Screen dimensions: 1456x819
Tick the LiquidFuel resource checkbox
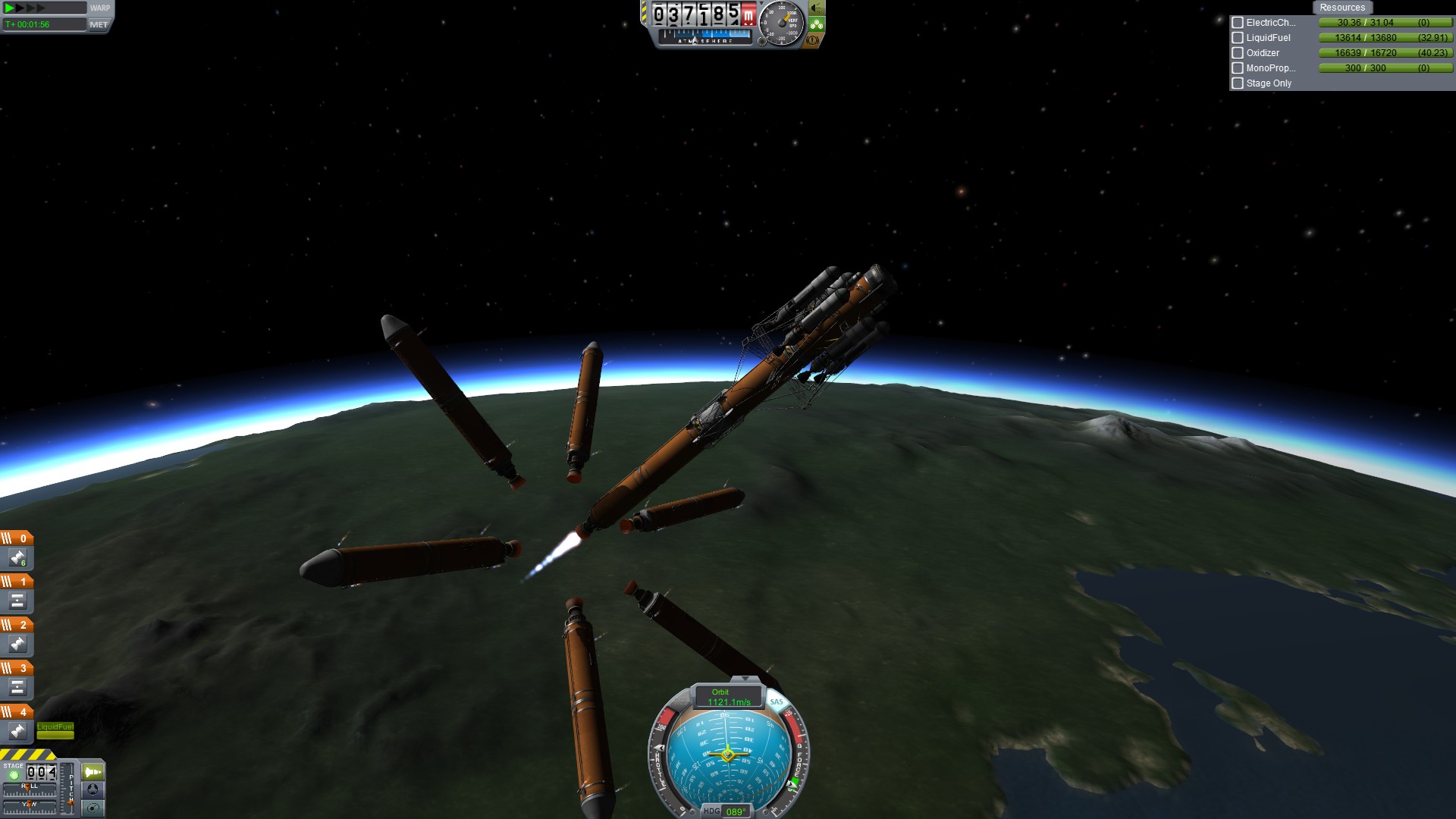1238,38
